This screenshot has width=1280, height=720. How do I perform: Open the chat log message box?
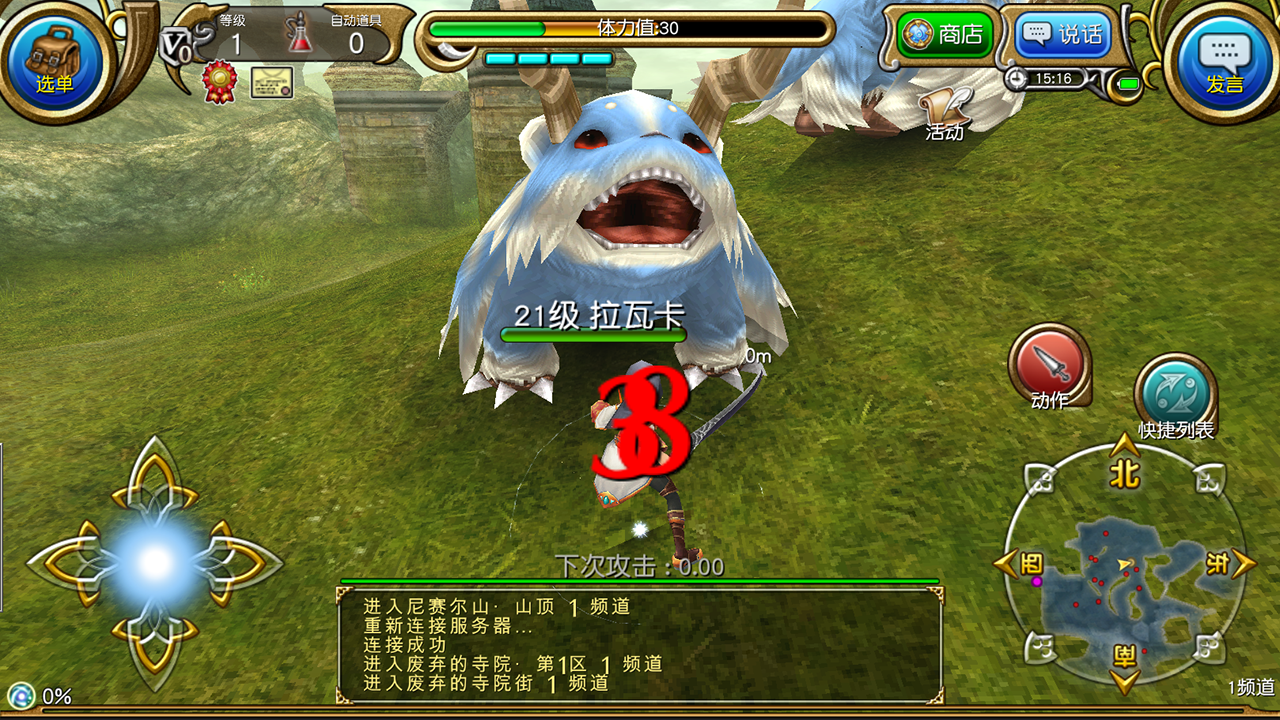click(x=640, y=645)
